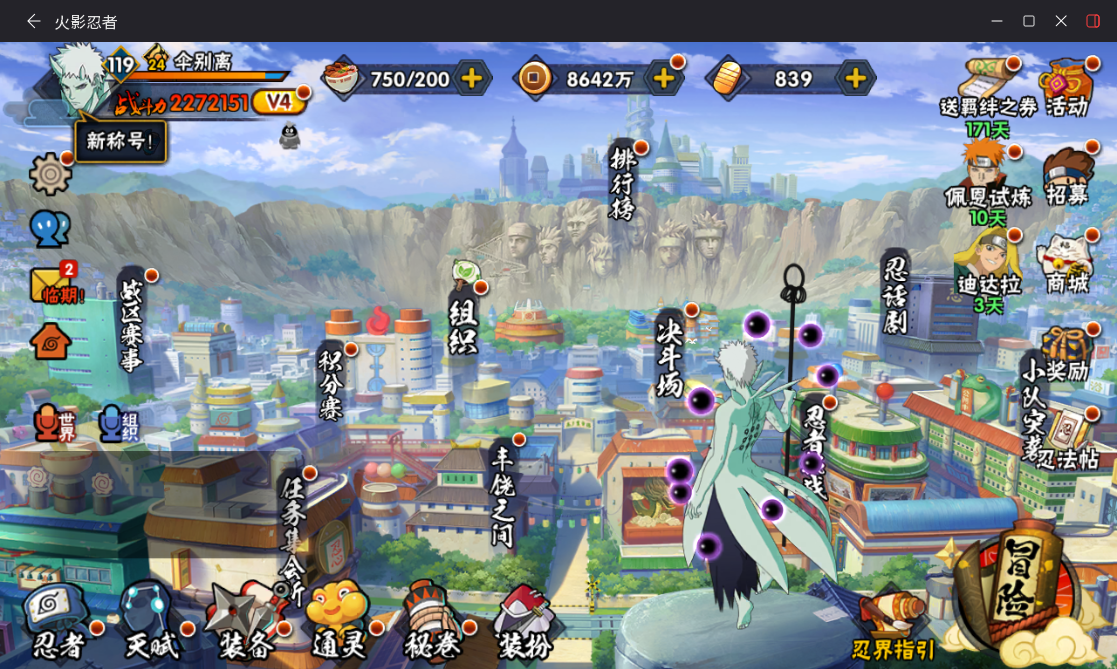1117x669 pixels.
Task: Open the 活动 events panel
Action: 1067,88
